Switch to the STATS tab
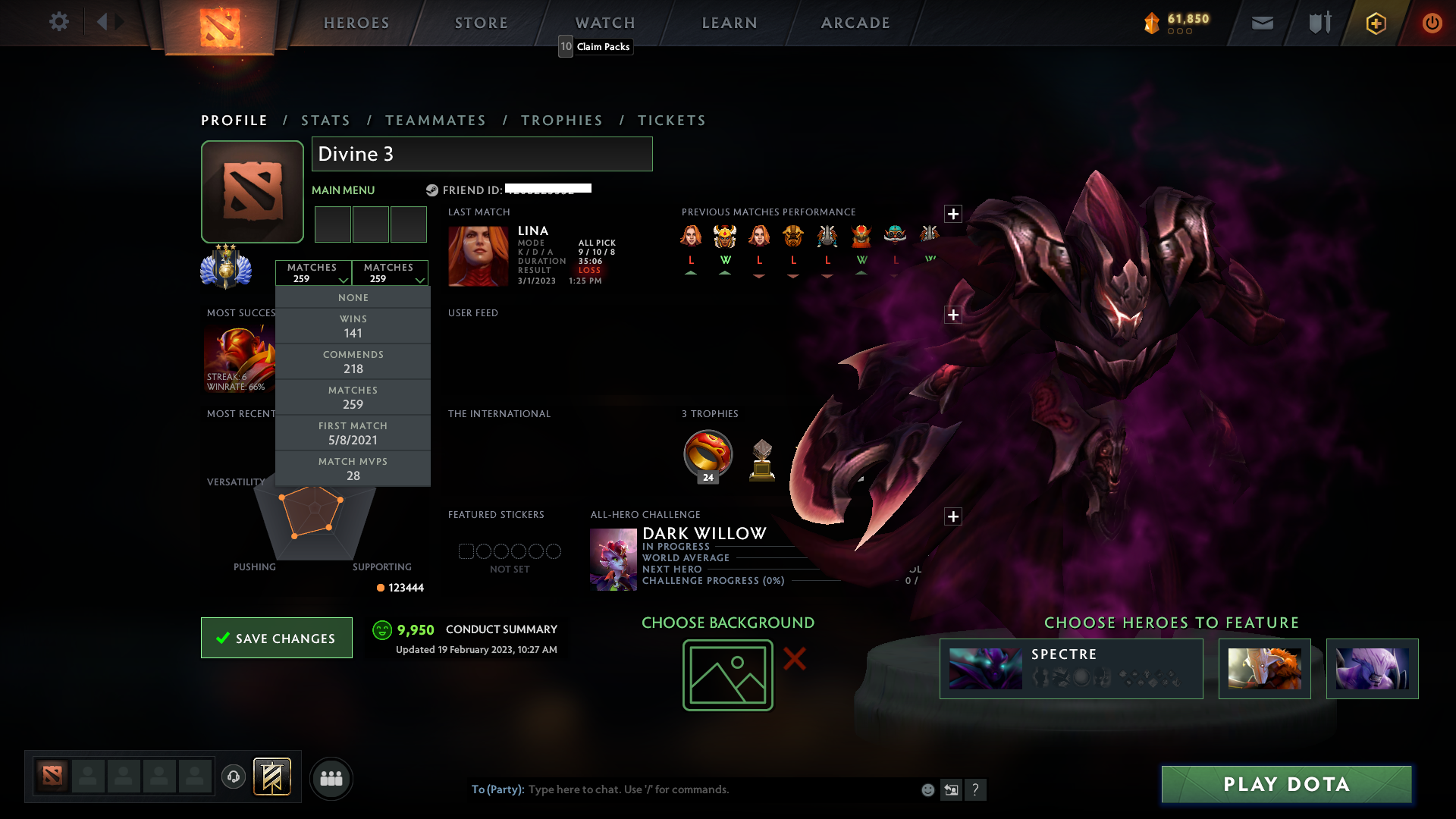1456x819 pixels. tap(325, 120)
